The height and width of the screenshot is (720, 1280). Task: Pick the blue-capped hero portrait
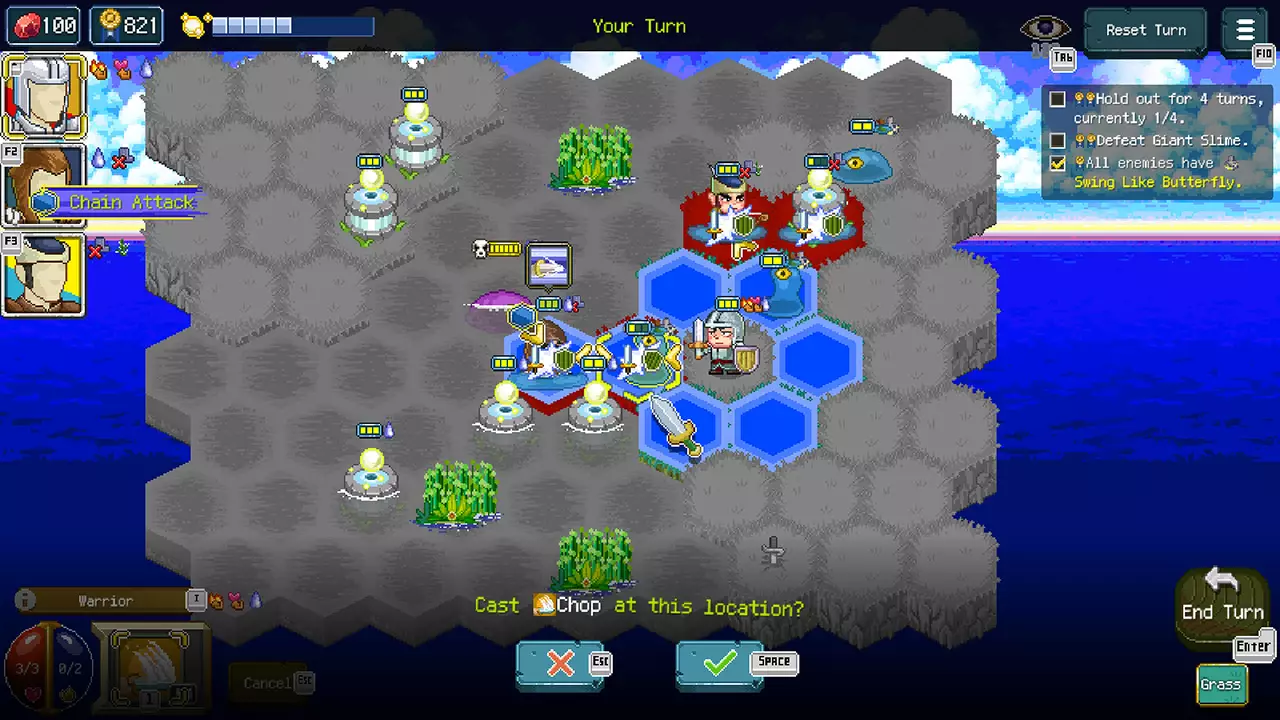coord(43,274)
